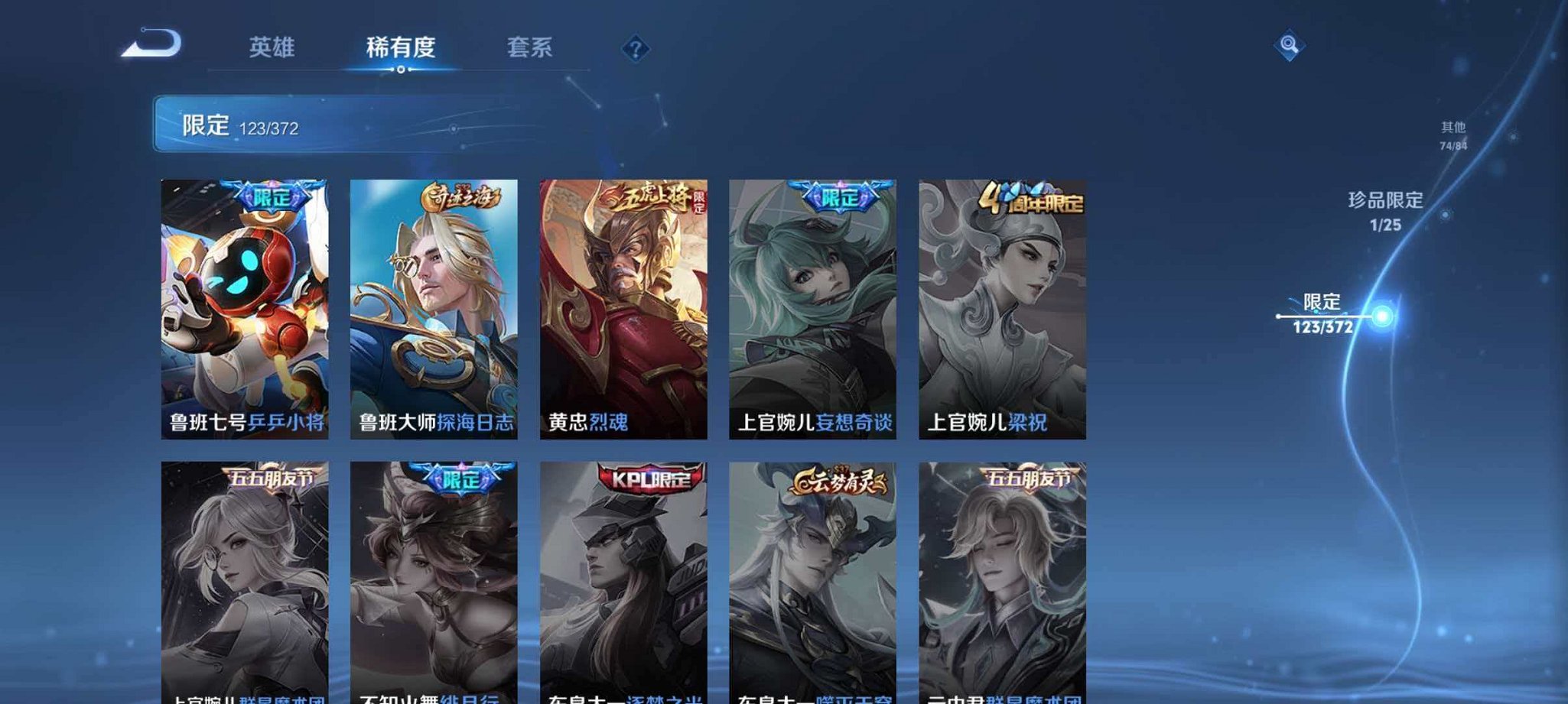The height and width of the screenshot is (704, 1568).
Task: Click the search magnifier icon top right
Action: click(1290, 46)
